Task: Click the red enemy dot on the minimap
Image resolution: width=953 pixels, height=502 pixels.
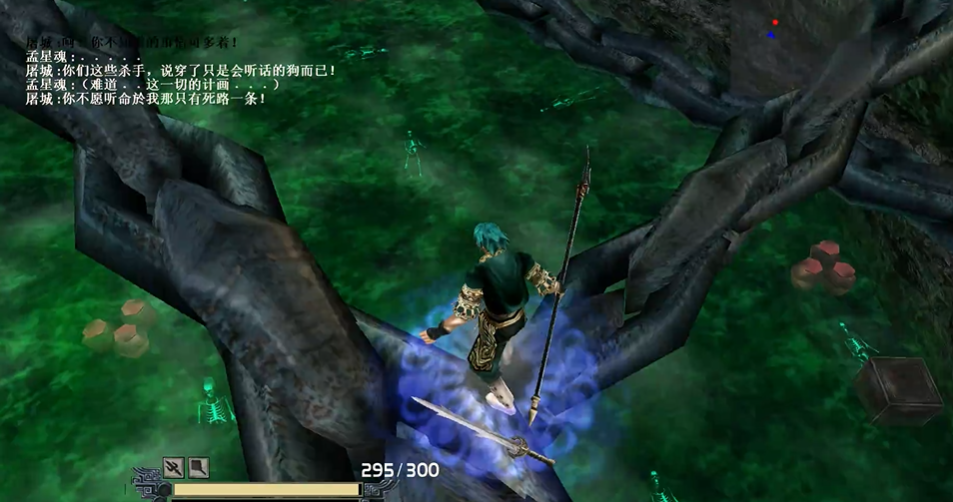Action: point(775,22)
